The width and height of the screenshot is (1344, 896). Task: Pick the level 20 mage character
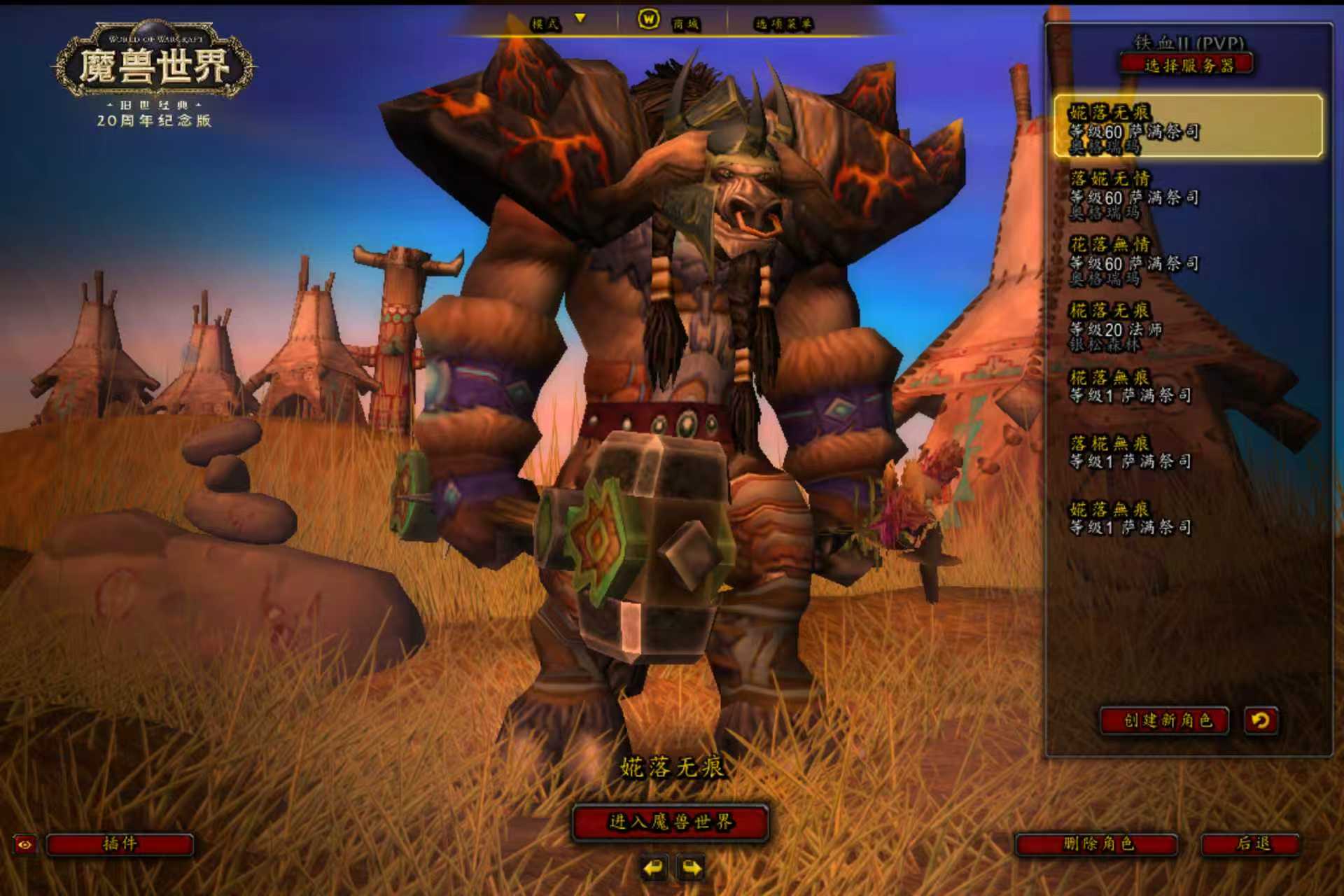coord(1187,327)
